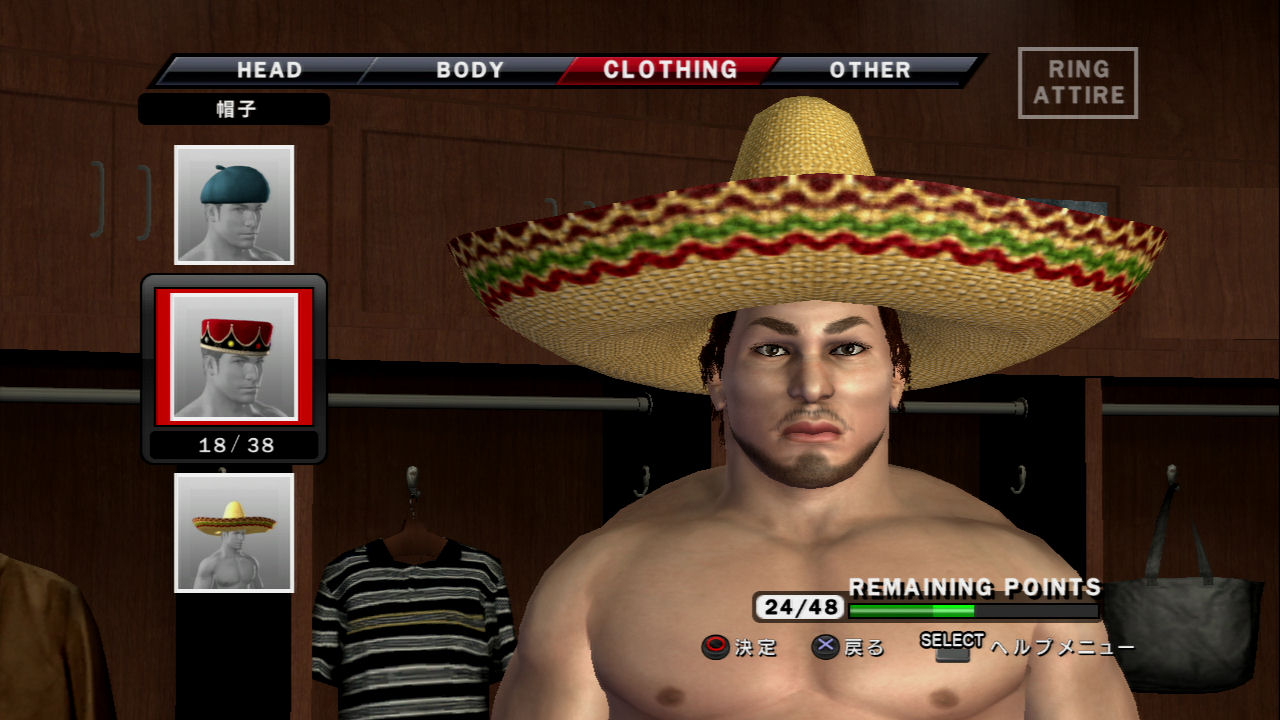Click the RING ATTIRE box
Viewport: 1280px width, 720px height.
1078,83
